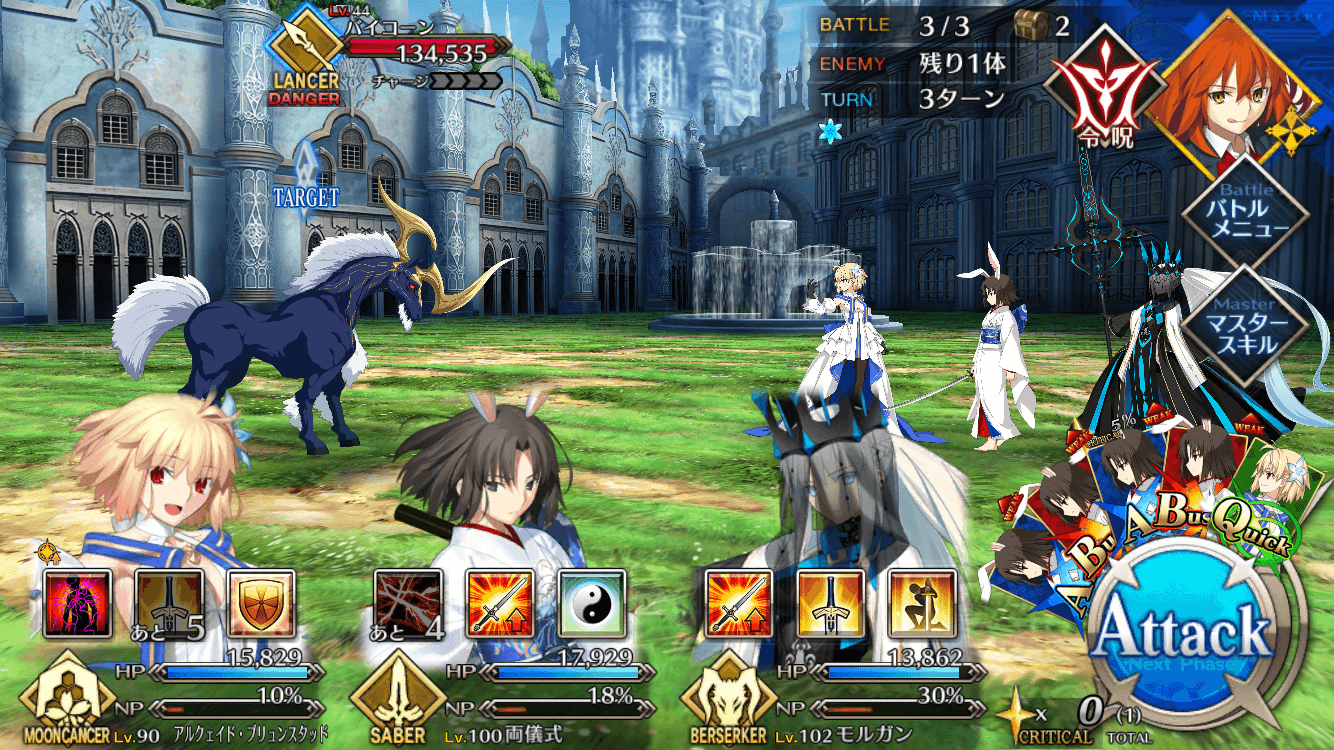
Task: Activate Ryougi Shiki's sword attack-up skill
Action: [x=500, y=604]
